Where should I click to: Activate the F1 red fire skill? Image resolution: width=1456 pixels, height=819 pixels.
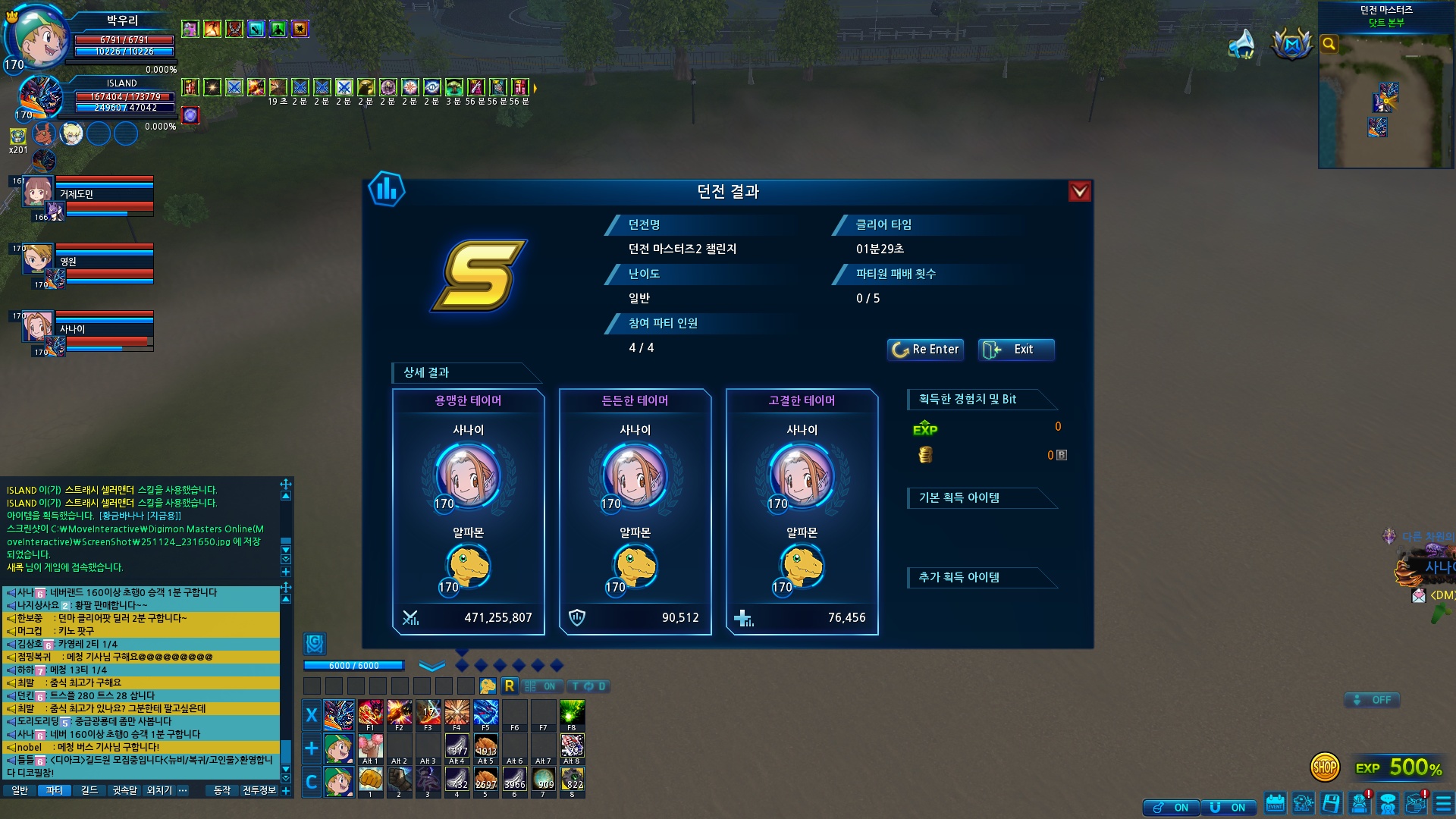pos(370,714)
